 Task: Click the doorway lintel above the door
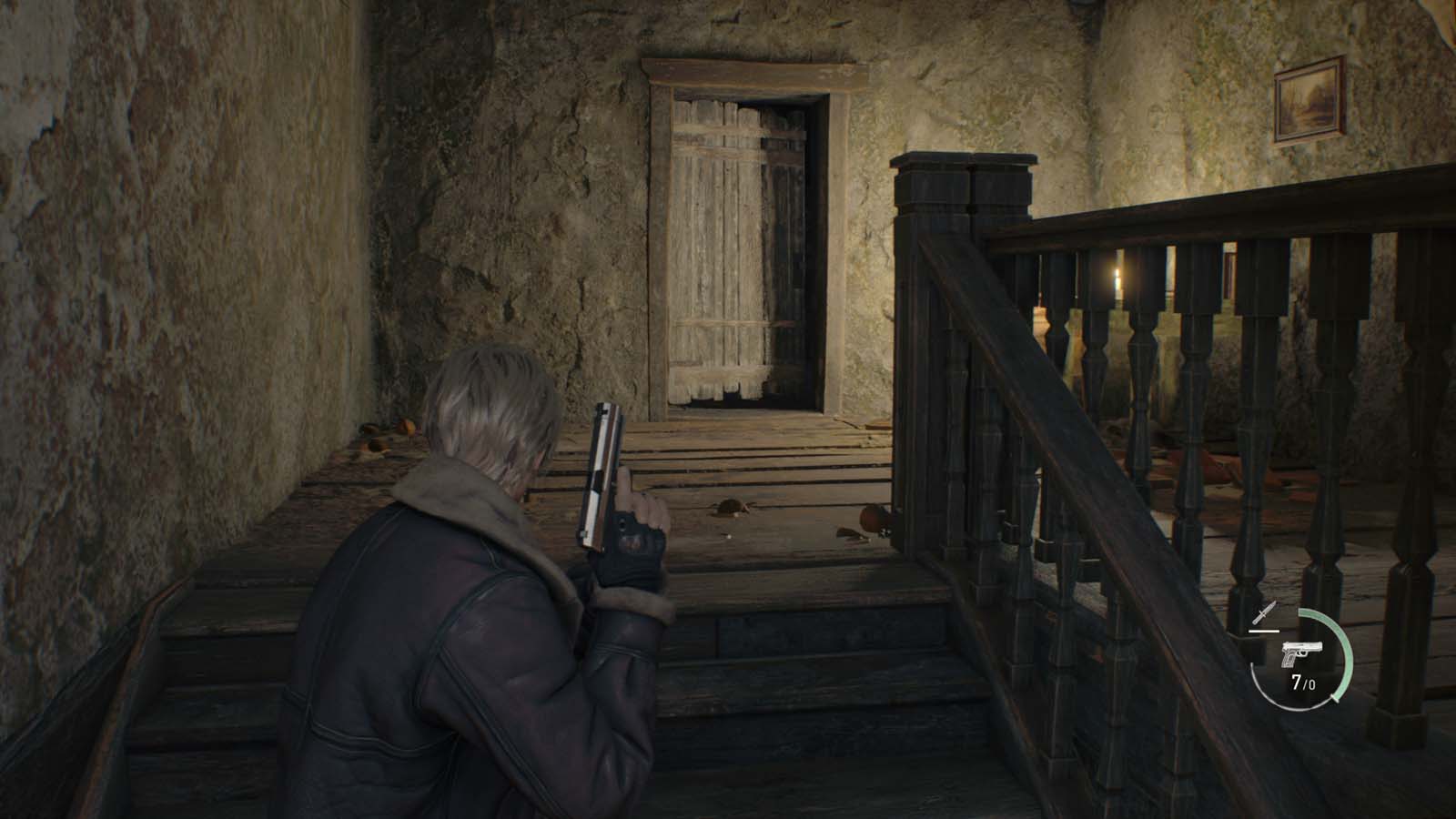(x=746, y=71)
